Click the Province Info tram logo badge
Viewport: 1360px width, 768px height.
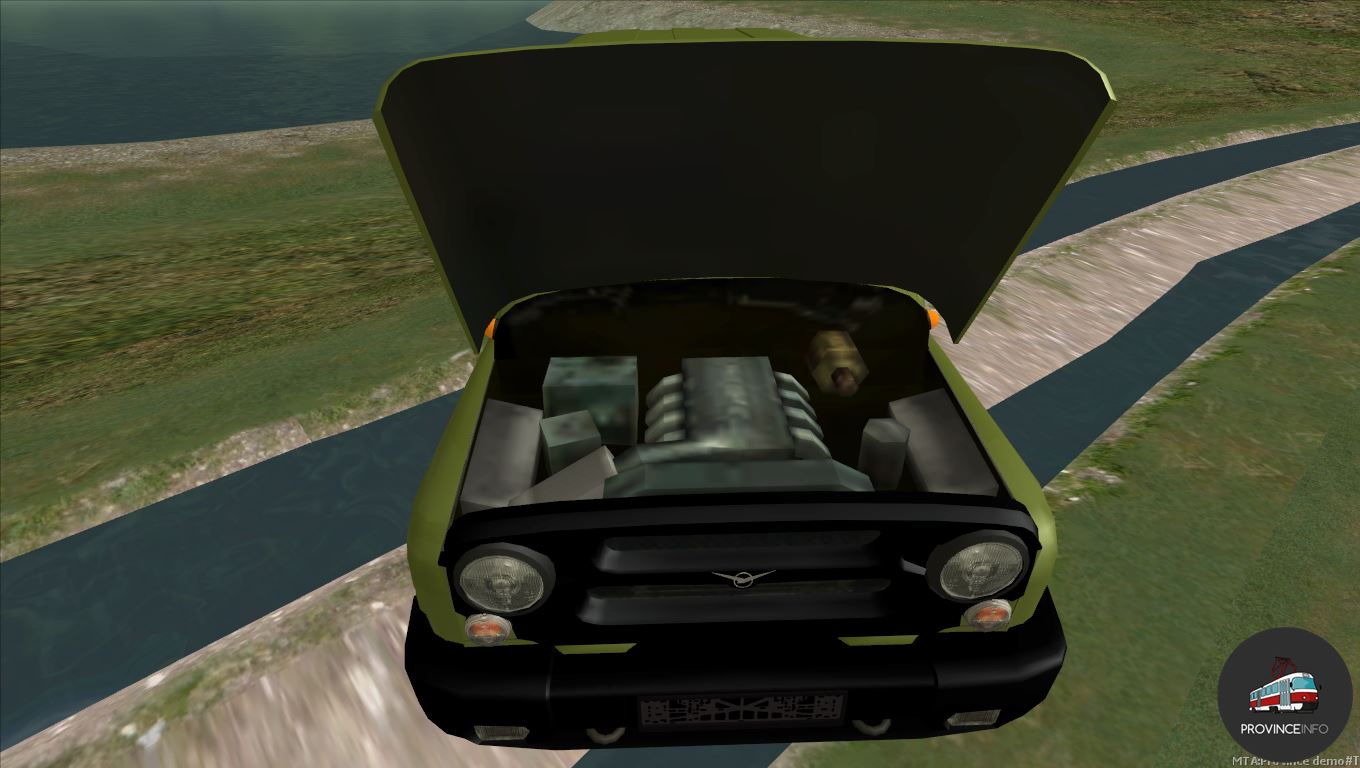click(1284, 693)
